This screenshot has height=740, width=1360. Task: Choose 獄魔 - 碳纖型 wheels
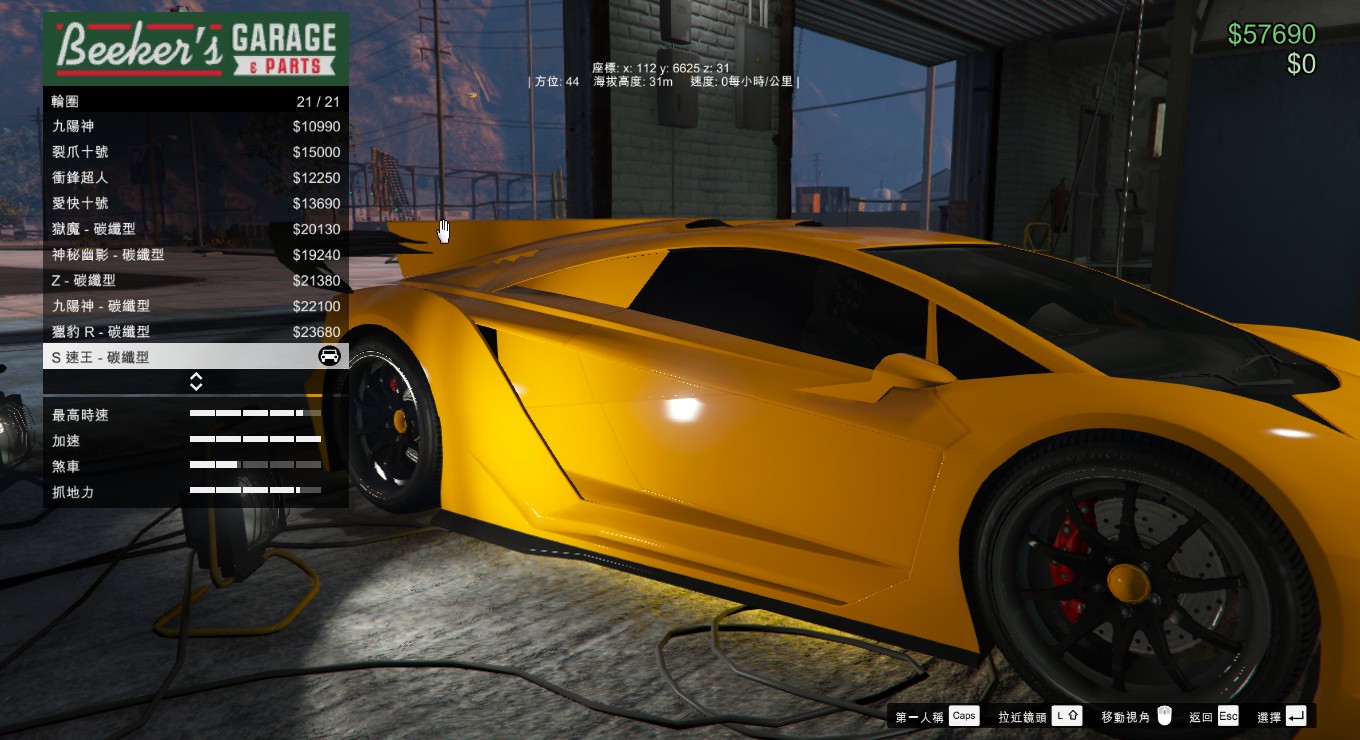195,229
